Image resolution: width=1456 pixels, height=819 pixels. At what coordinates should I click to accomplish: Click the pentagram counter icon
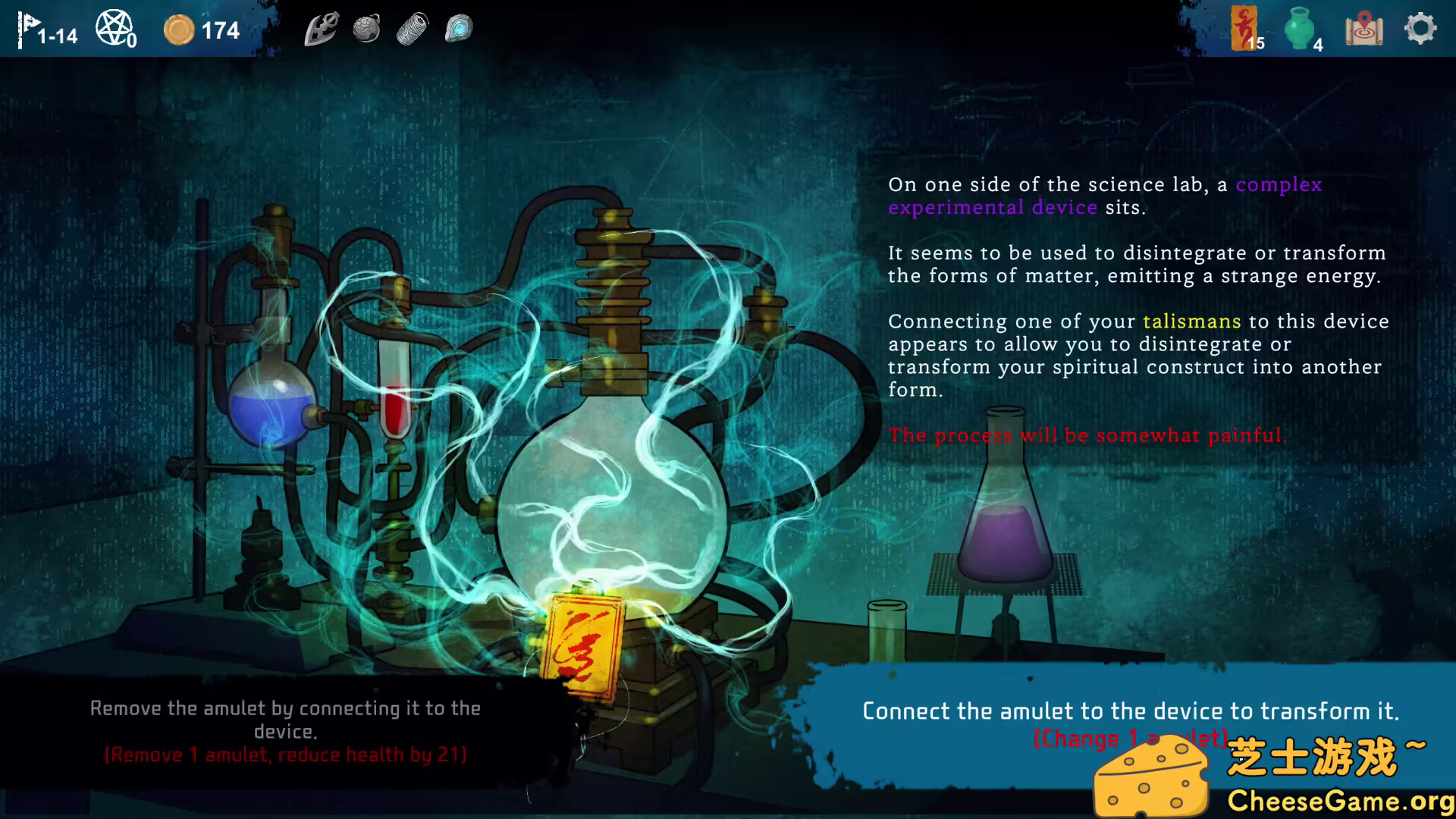[x=115, y=25]
